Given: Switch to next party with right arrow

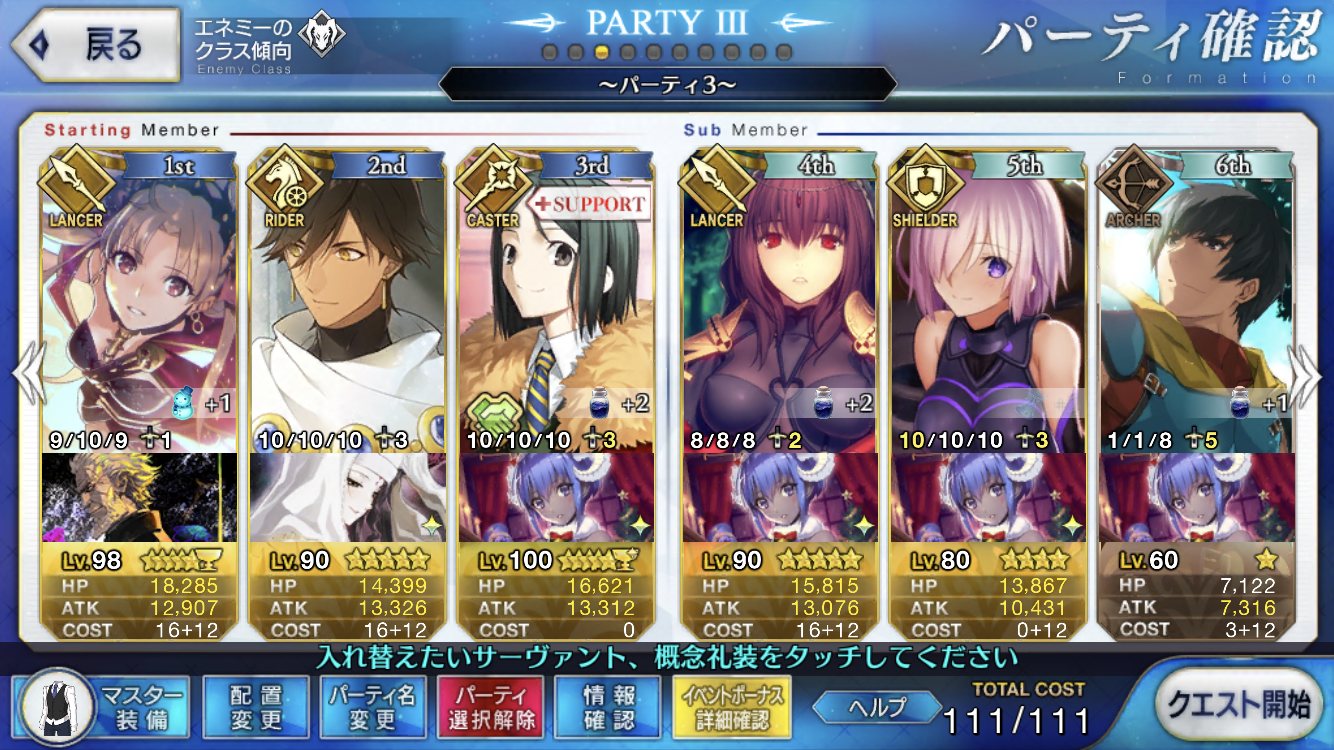Looking at the screenshot, I should tap(1307, 375).
